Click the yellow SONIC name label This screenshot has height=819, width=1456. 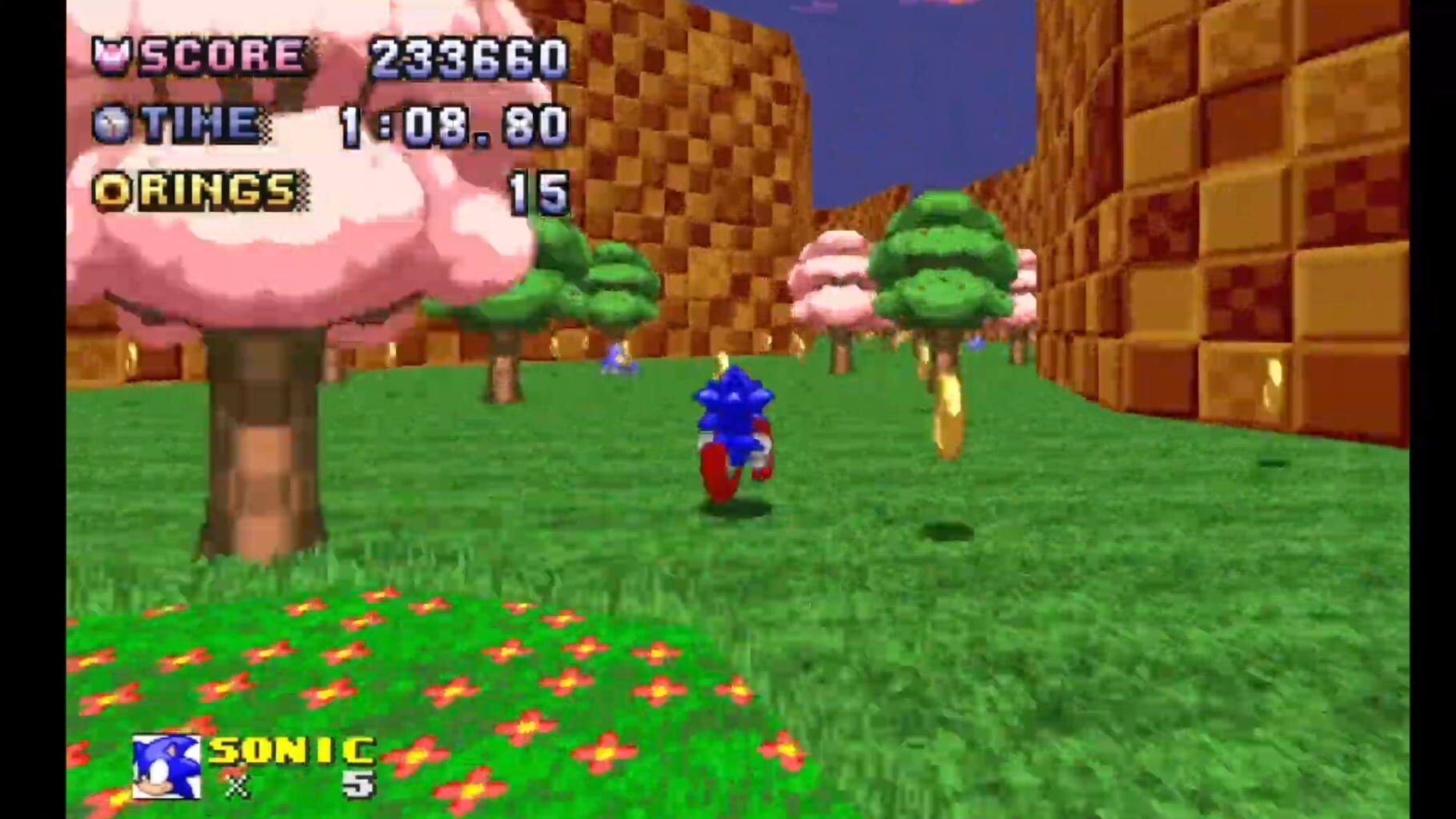click(288, 752)
